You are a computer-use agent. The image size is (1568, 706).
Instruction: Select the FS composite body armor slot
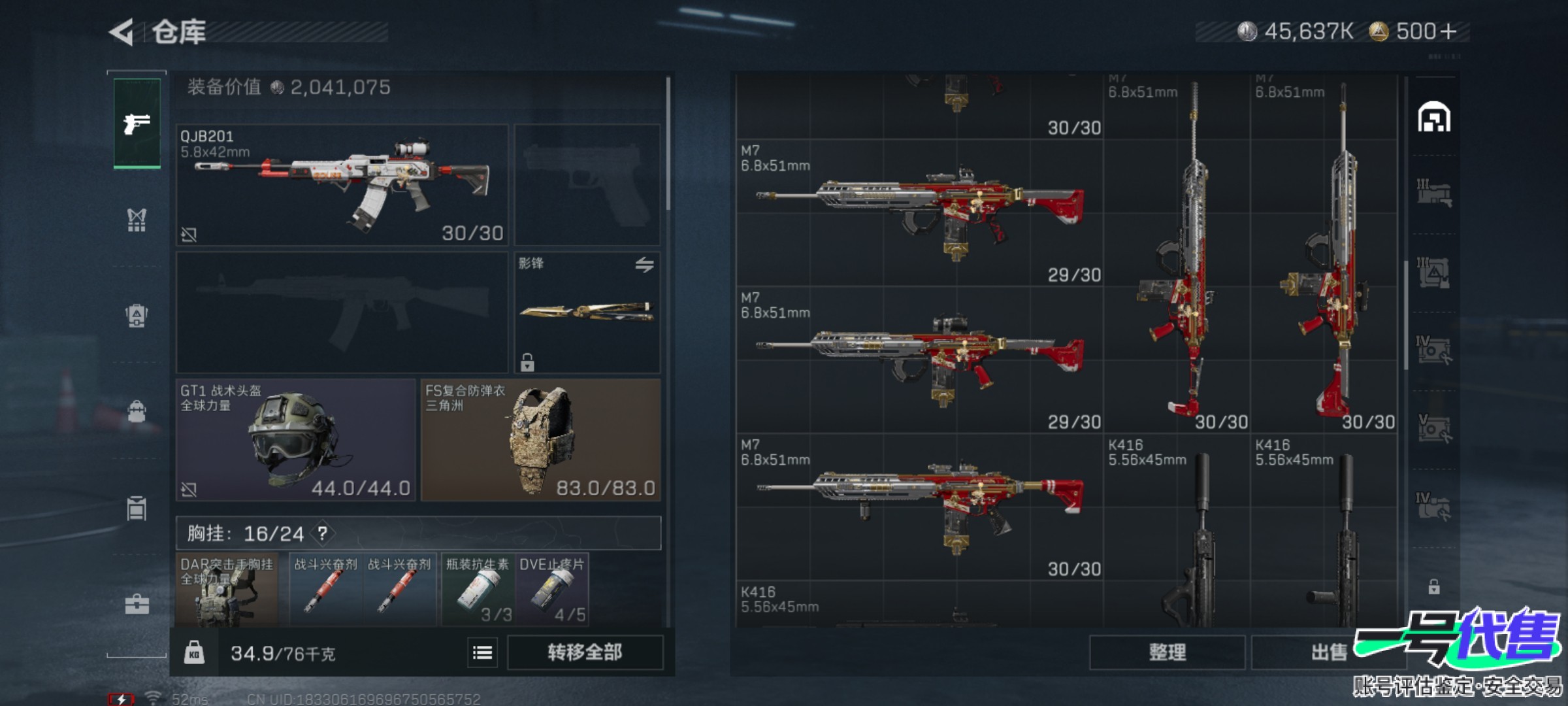pyautogui.click(x=540, y=440)
